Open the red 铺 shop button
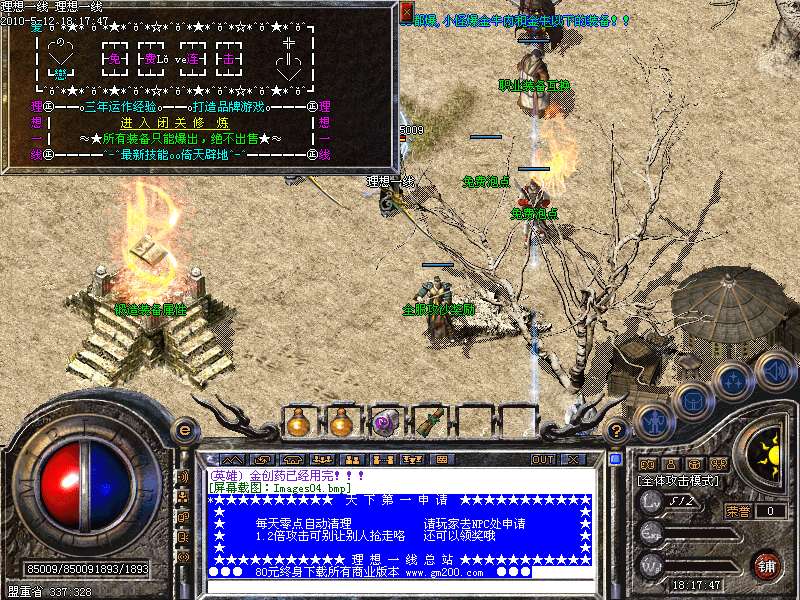The image size is (800, 600). (767, 565)
